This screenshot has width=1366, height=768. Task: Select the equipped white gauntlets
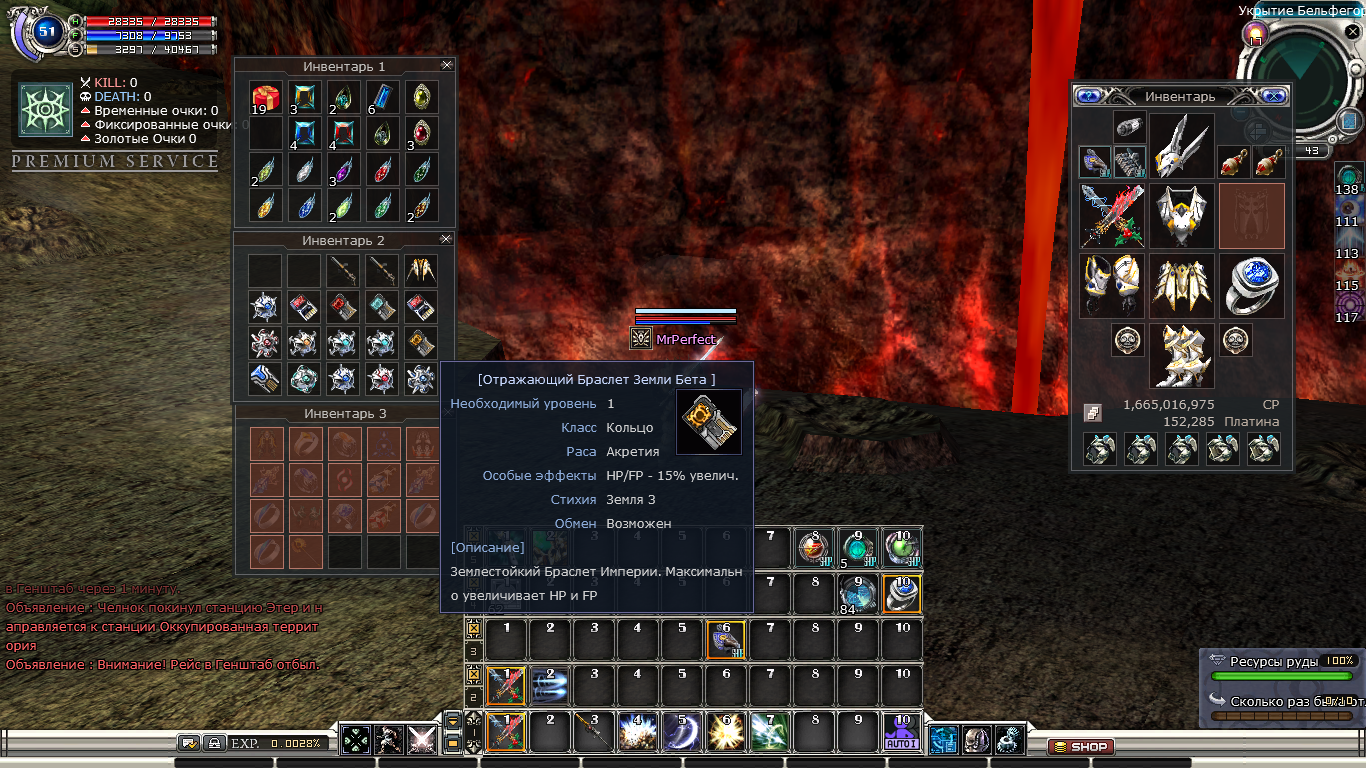[1111, 285]
